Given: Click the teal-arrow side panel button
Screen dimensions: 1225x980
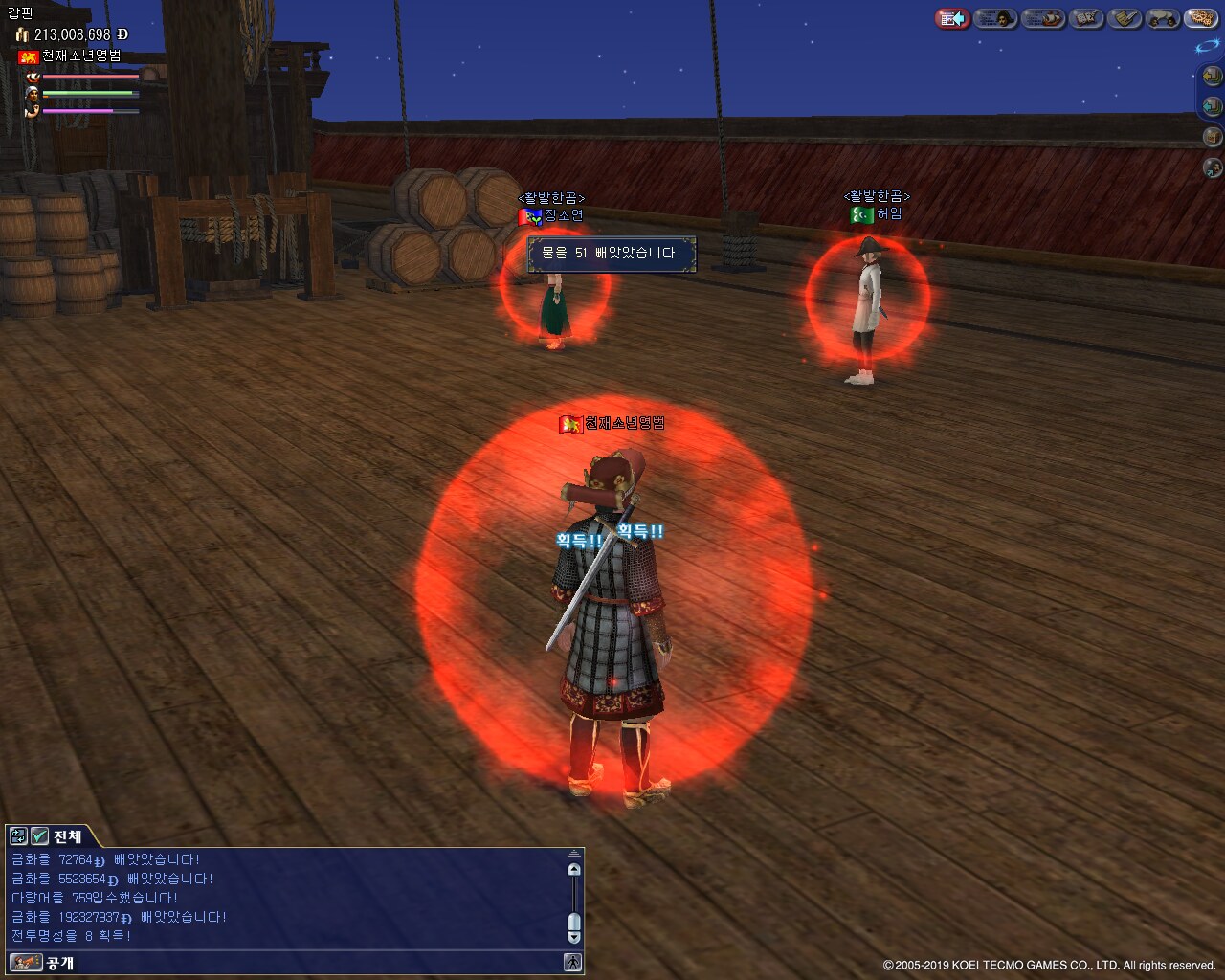Looking at the screenshot, I should click(x=1212, y=106).
